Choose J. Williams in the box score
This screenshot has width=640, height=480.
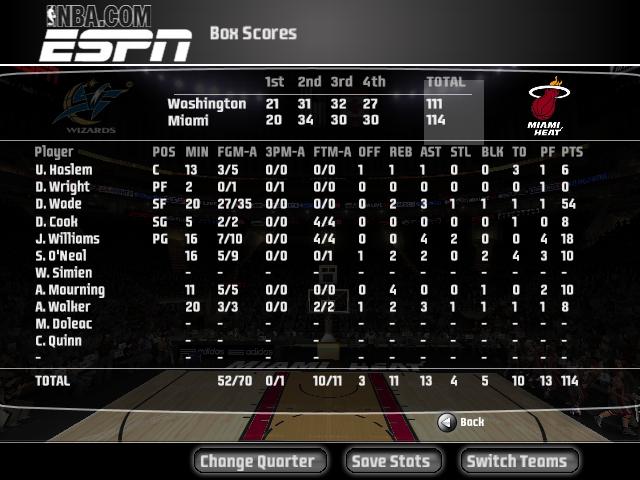67,239
